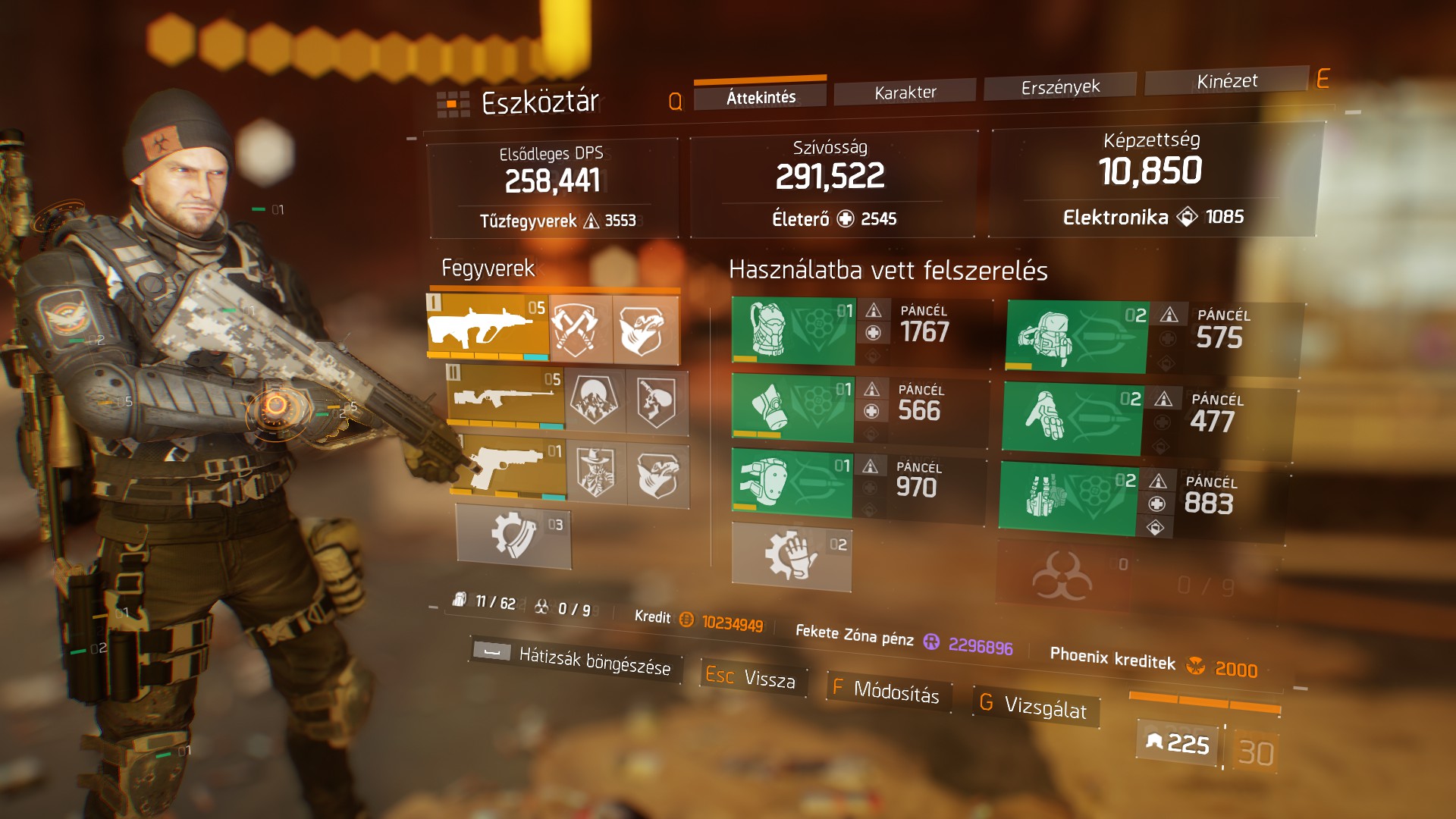Image resolution: width=1456 pixels, height=819 pixels.
Task: Open the Karakter tab
Action: pyautogui.click(x=905, y=93)
